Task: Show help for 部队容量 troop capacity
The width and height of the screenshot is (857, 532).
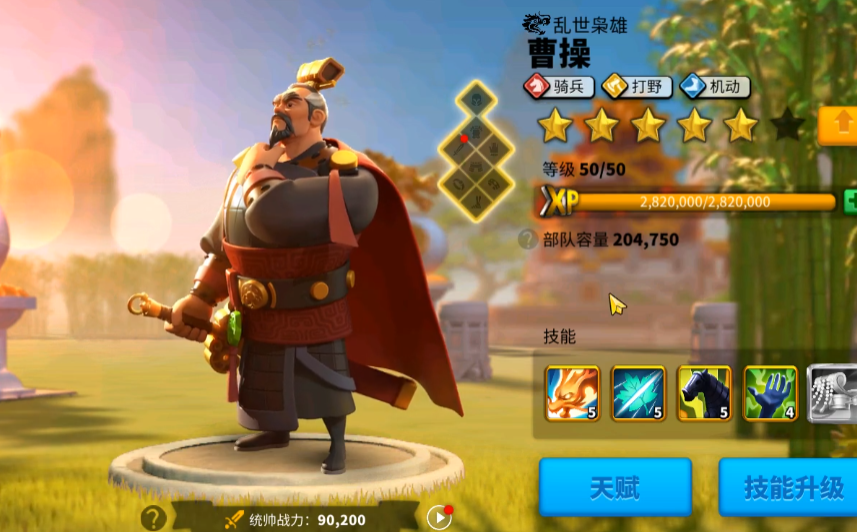Action: 527,239
